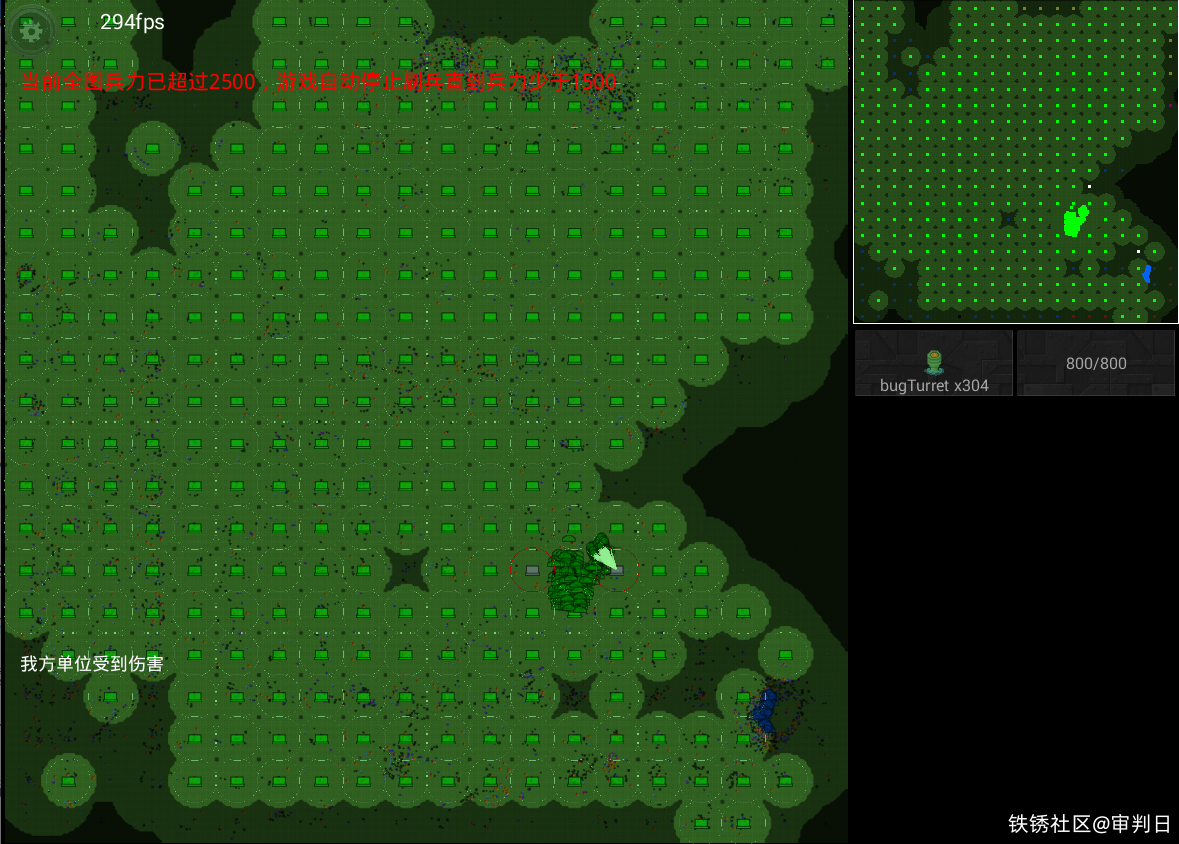Viewport: 1179px width, 844px height.
Task: Open the gear settings menu
Action: [31, 30]
